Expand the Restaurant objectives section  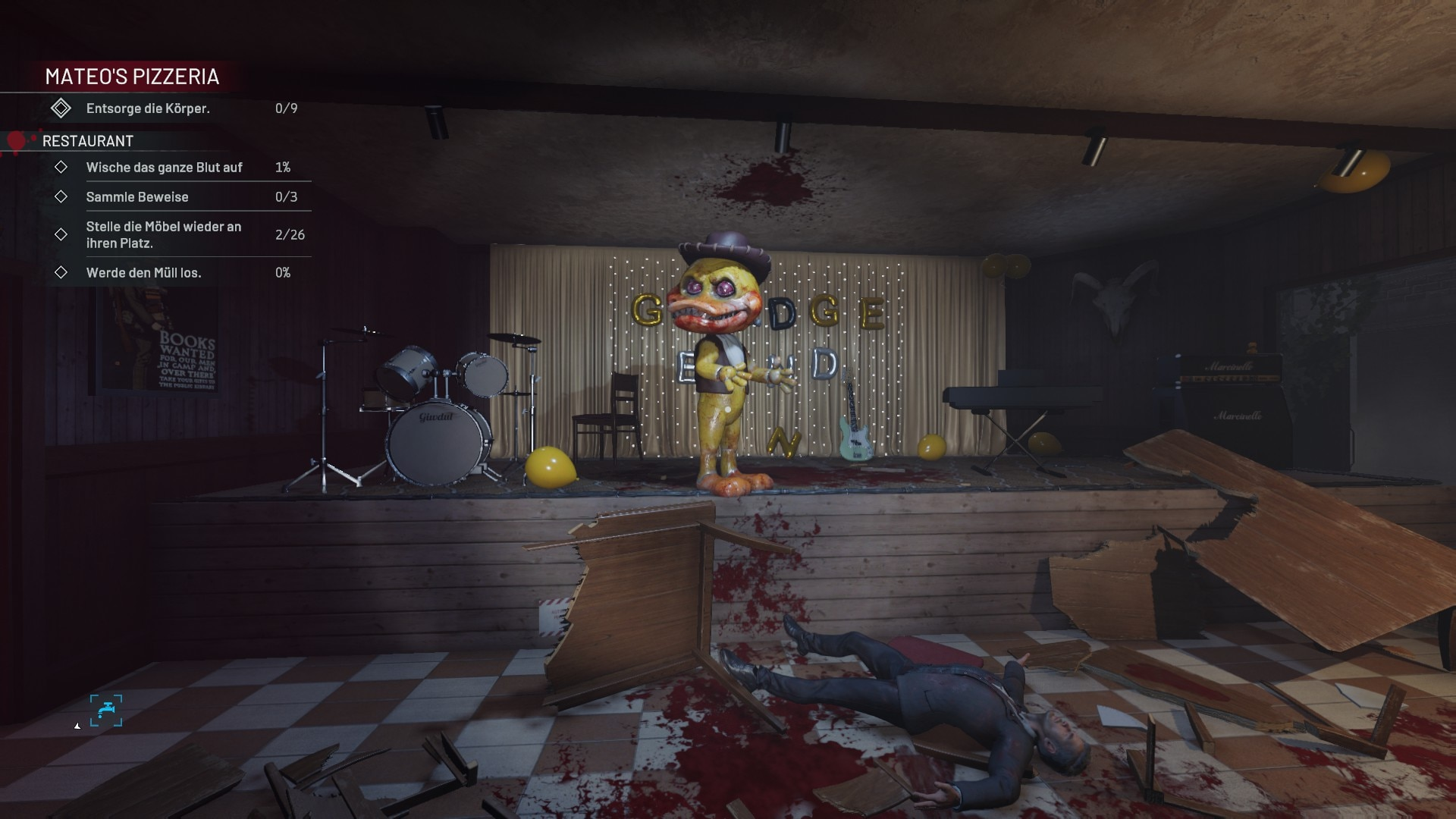click(88, 141)
